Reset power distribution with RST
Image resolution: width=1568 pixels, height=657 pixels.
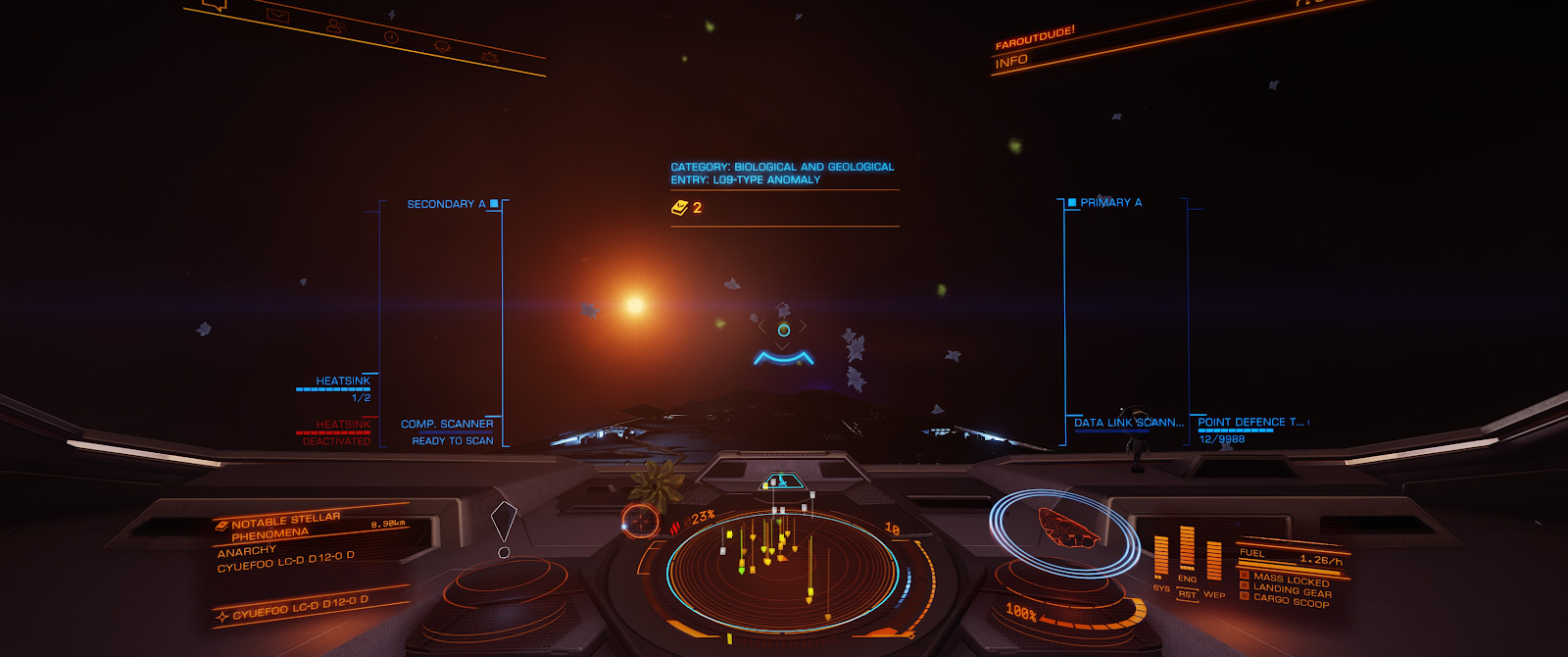point(1187,594)
